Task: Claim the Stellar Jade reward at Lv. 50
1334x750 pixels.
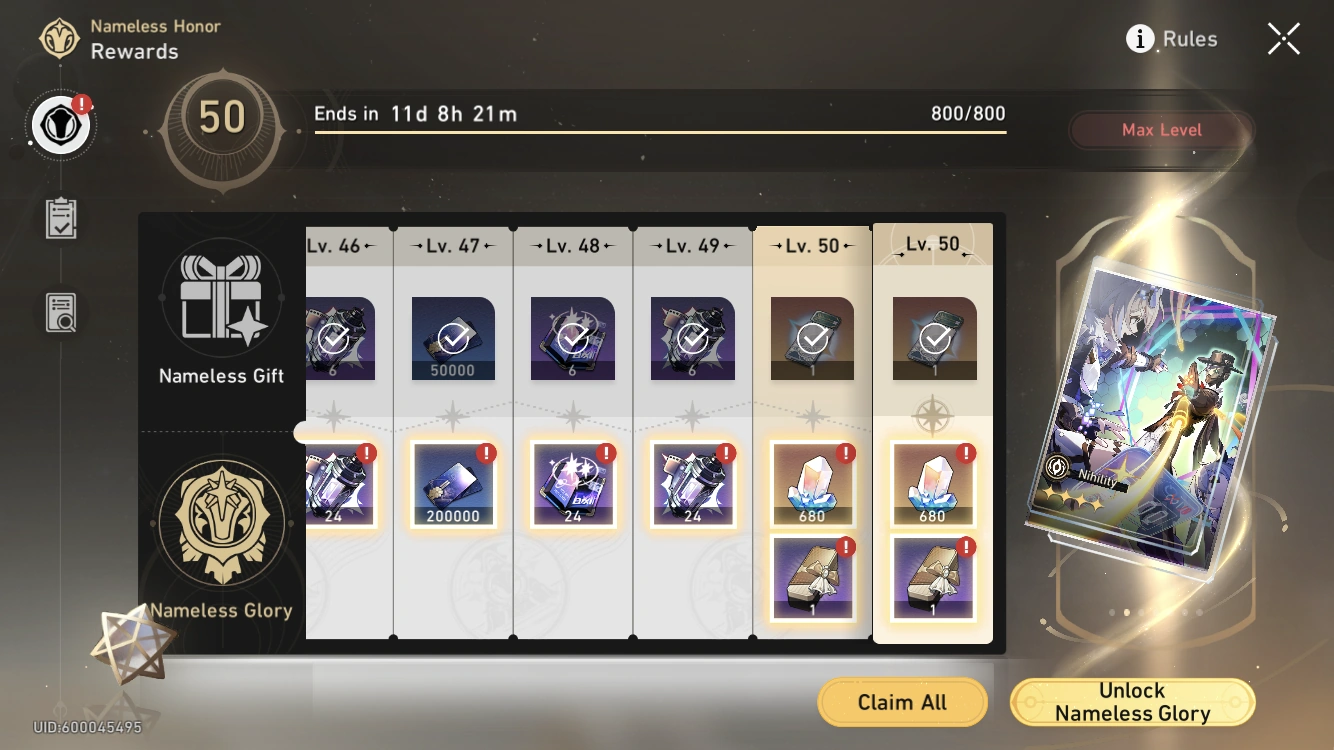Action: coord(812,483)
